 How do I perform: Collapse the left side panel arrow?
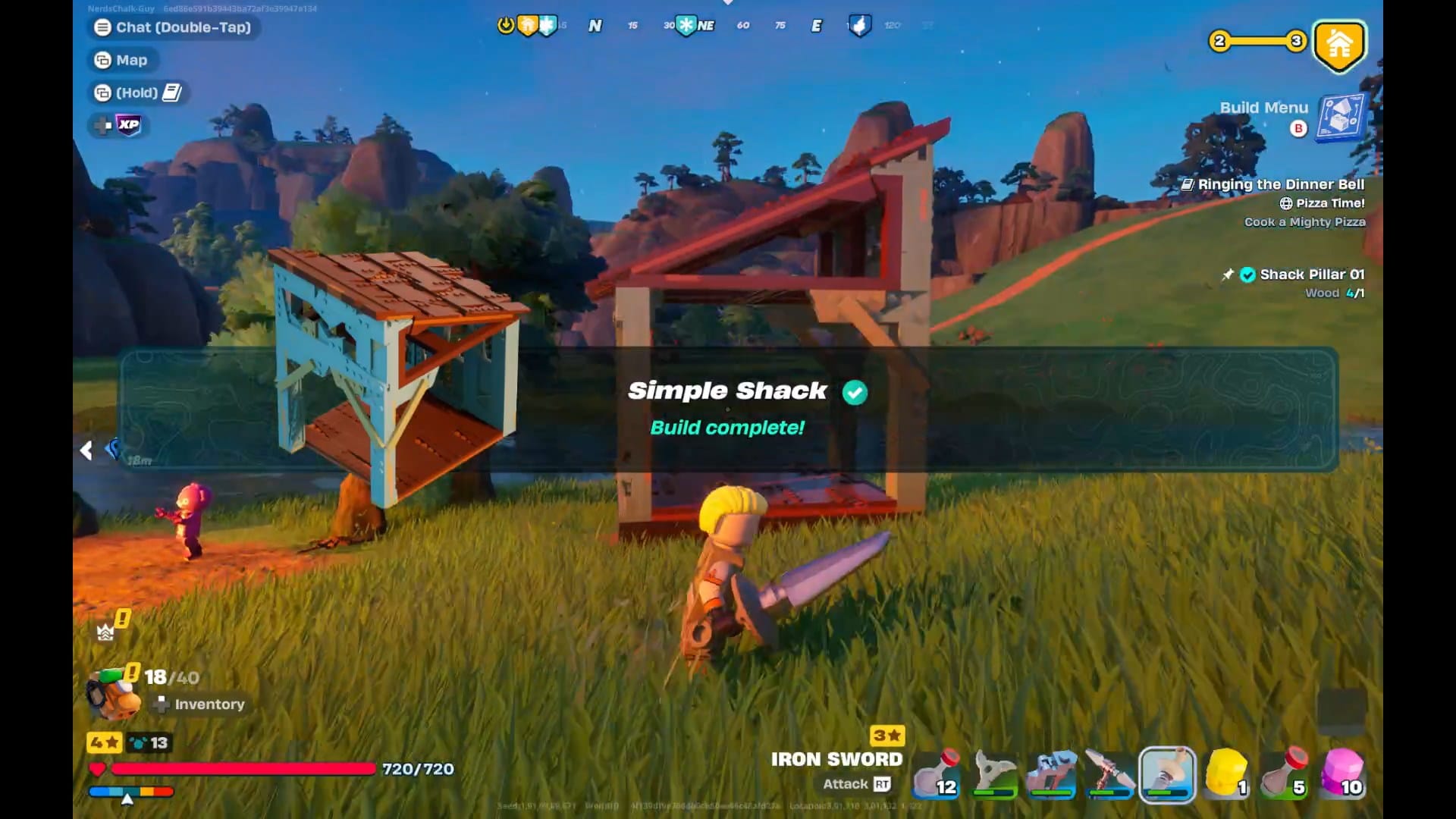[x=86, y=450]
